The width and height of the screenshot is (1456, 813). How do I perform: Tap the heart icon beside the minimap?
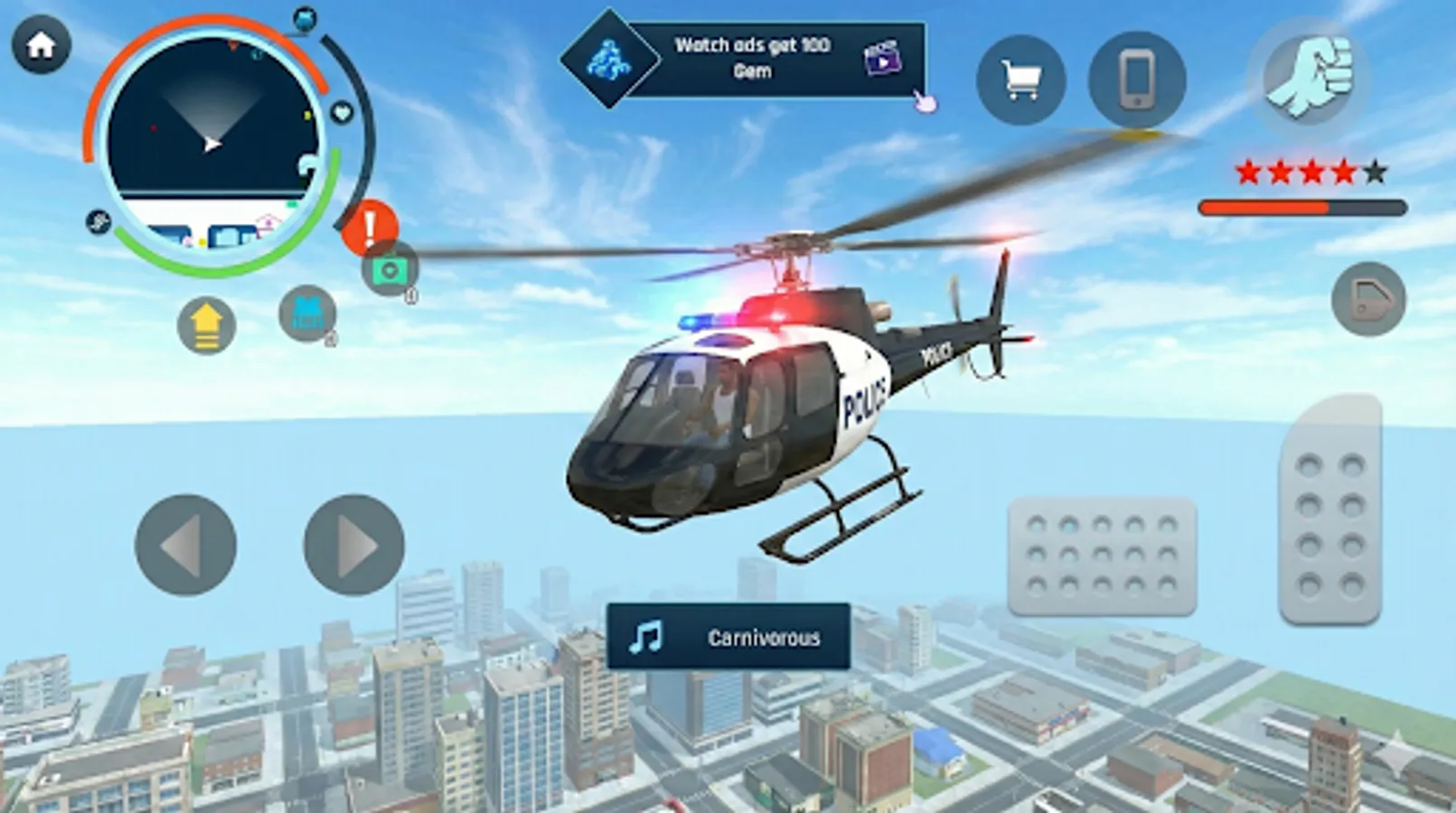pyautogui.click(x=343, y=111)
